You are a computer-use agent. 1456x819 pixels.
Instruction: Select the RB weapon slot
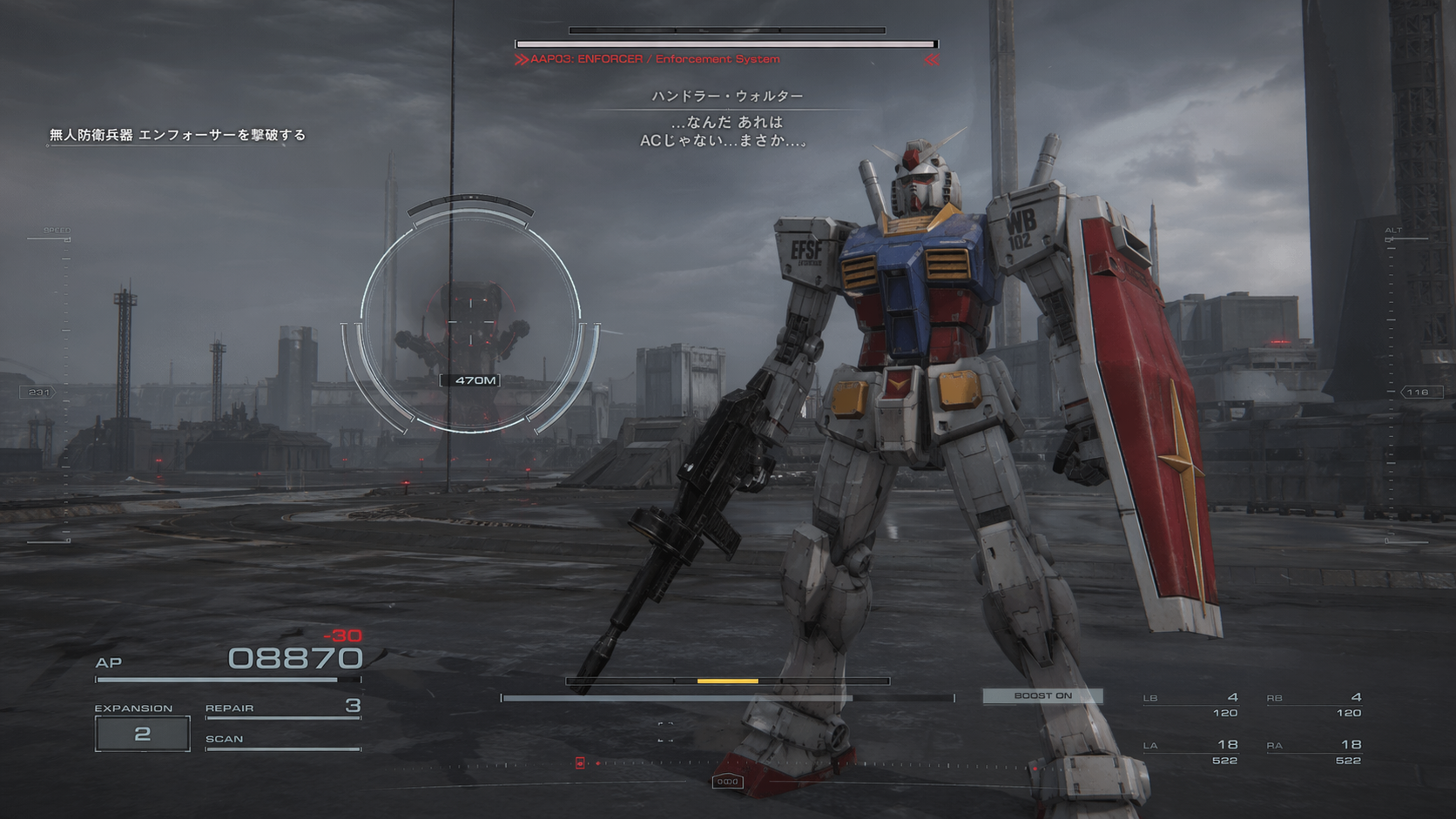[1315, 704]
